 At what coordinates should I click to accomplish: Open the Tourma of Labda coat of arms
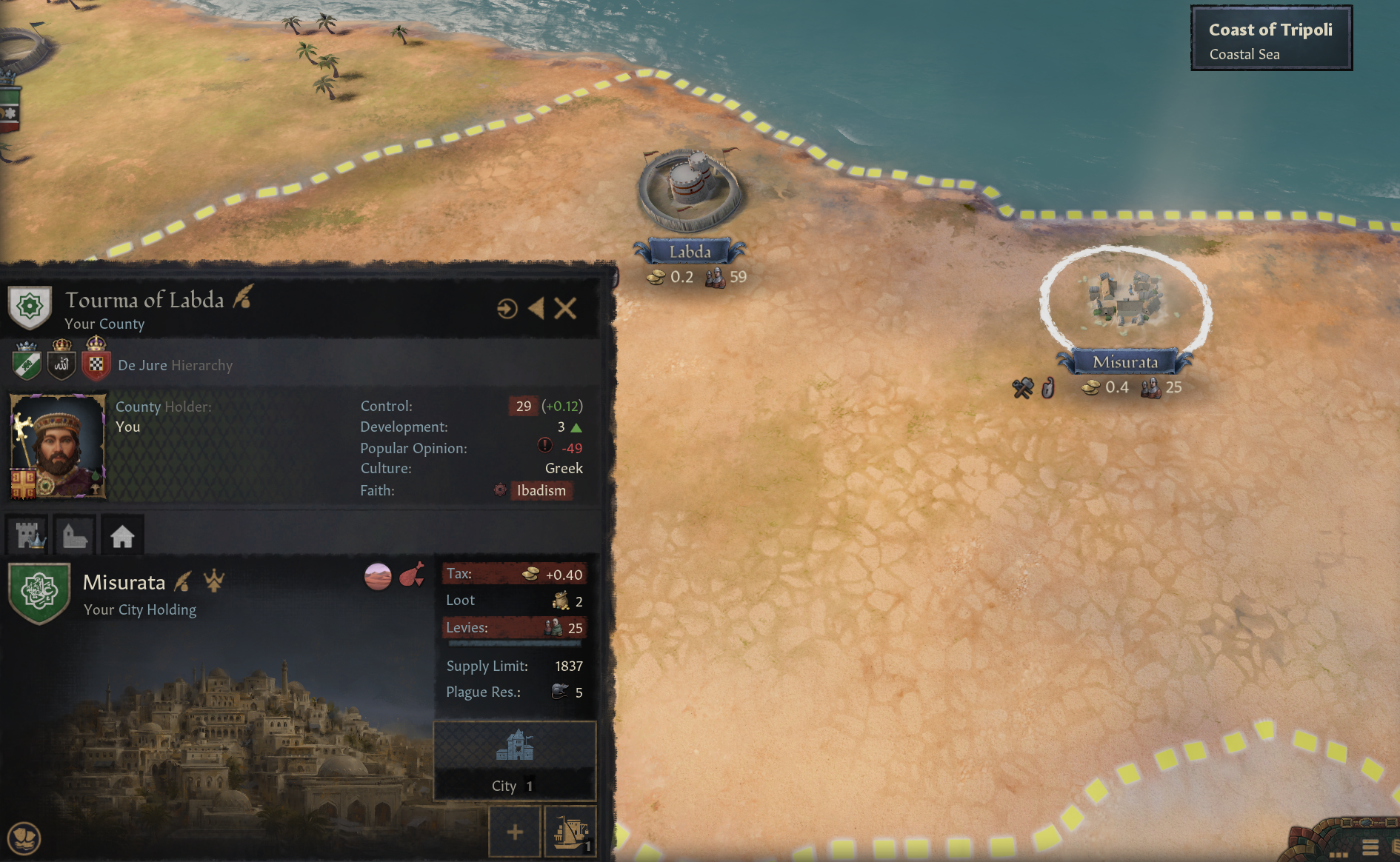point(30,307)
